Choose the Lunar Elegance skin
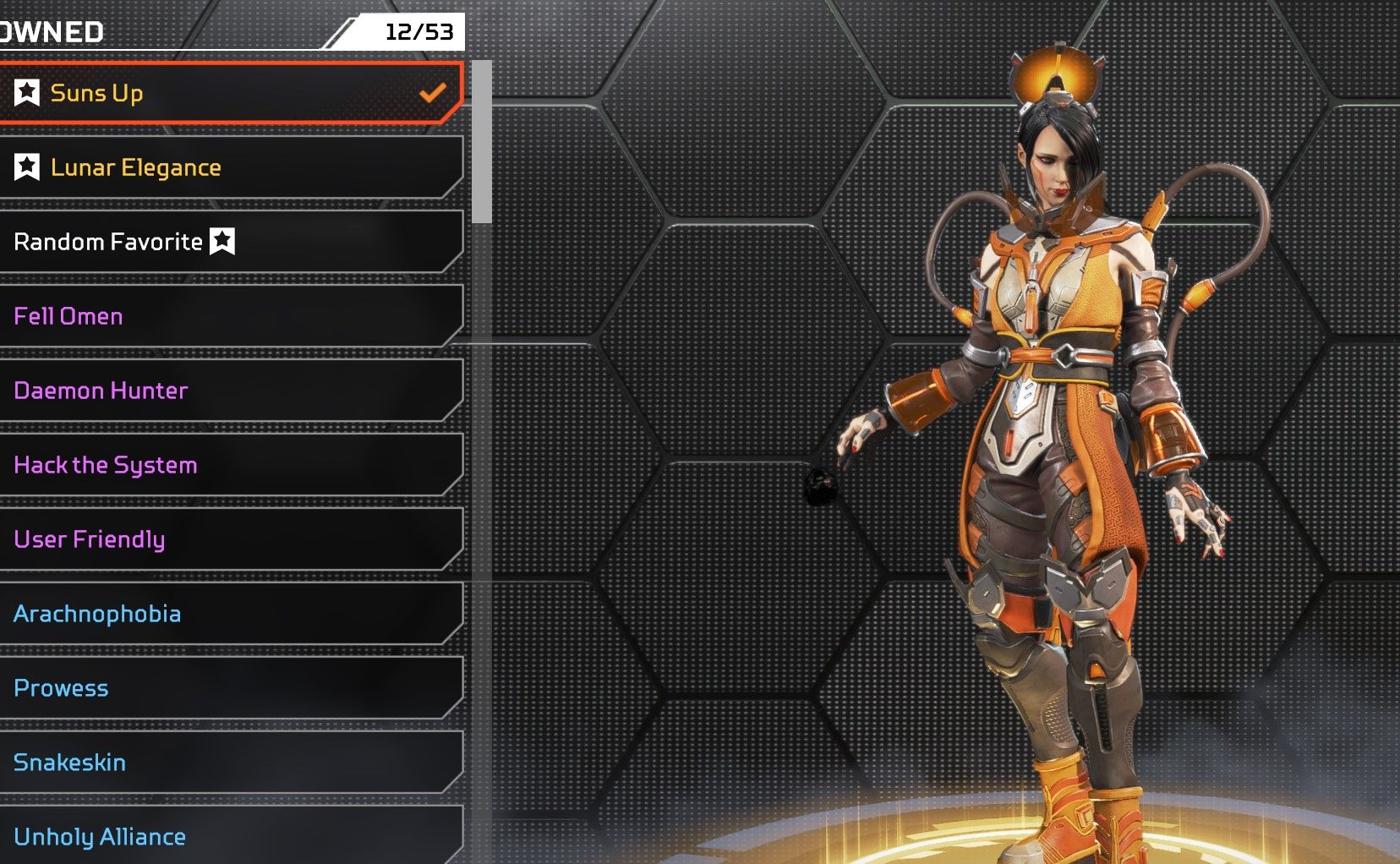 click(228, 167)
